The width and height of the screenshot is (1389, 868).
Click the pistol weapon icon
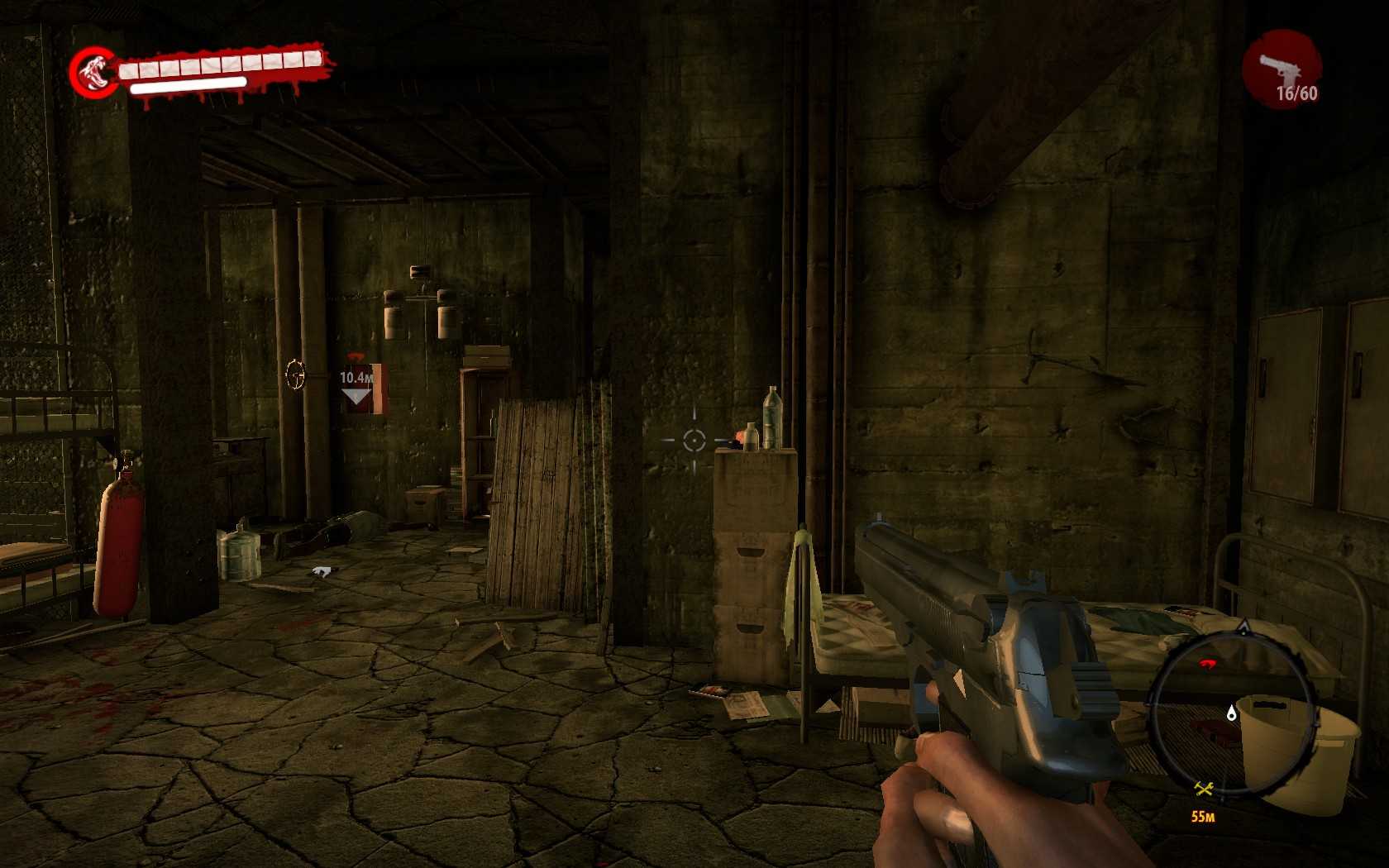(x=1280, y=67)
